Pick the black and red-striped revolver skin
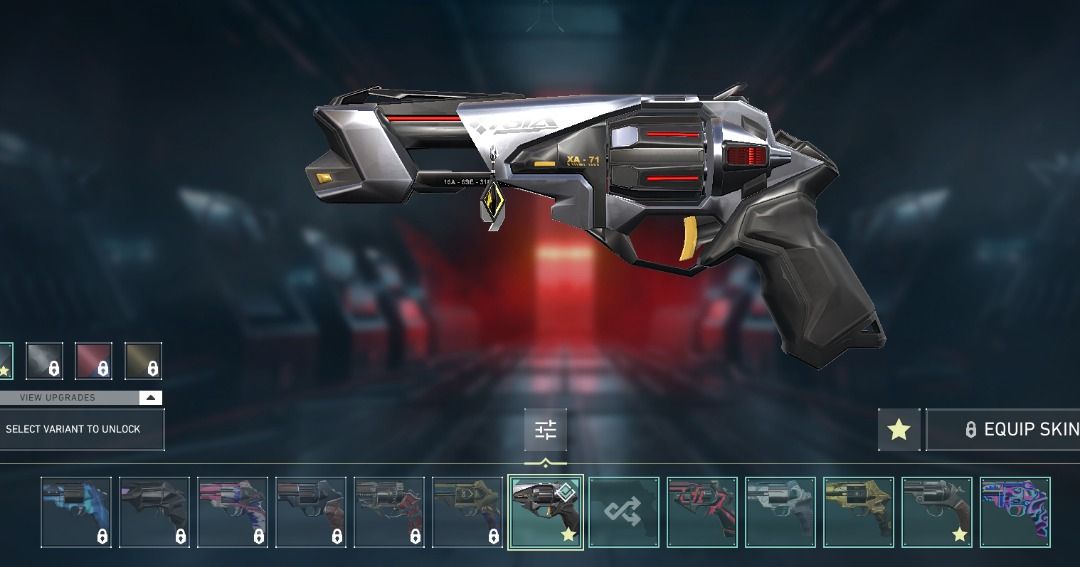 (702, 512)
